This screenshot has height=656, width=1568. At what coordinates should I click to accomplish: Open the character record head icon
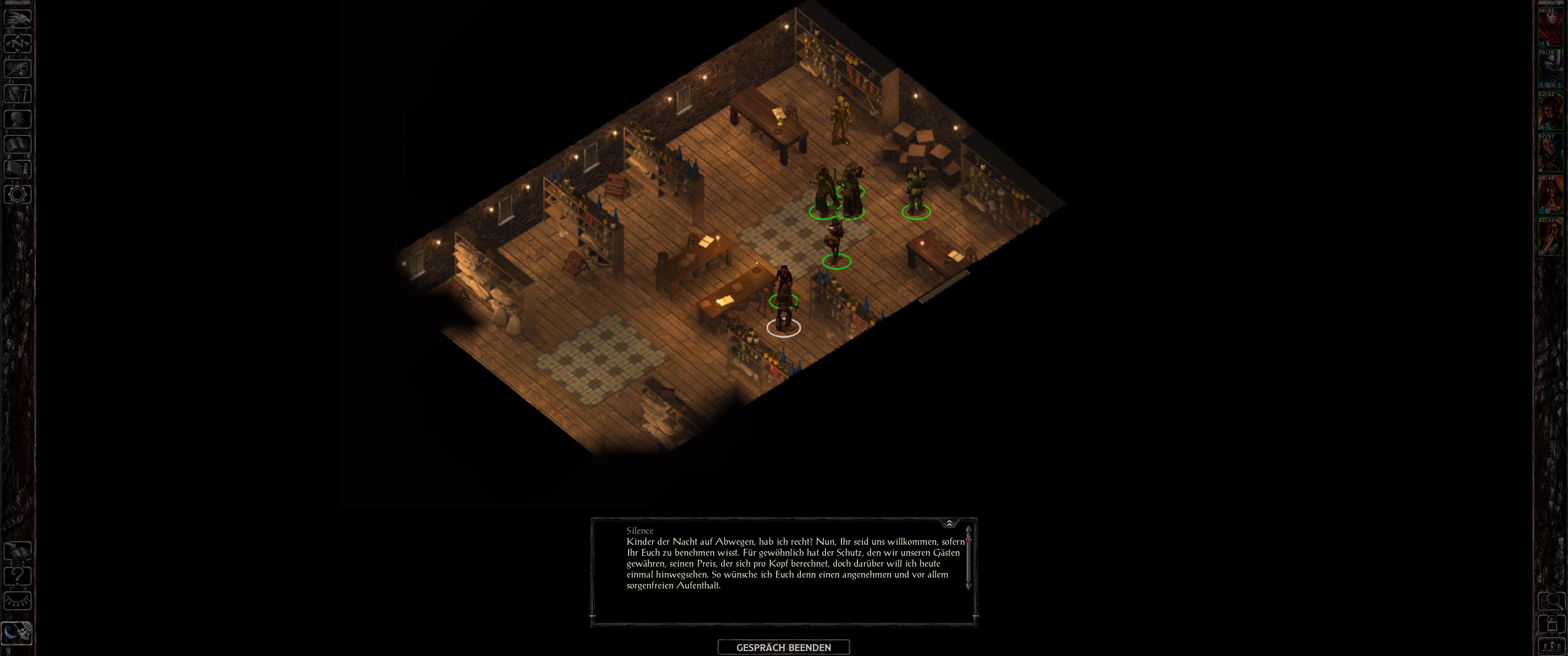click(x=18, y=118)
